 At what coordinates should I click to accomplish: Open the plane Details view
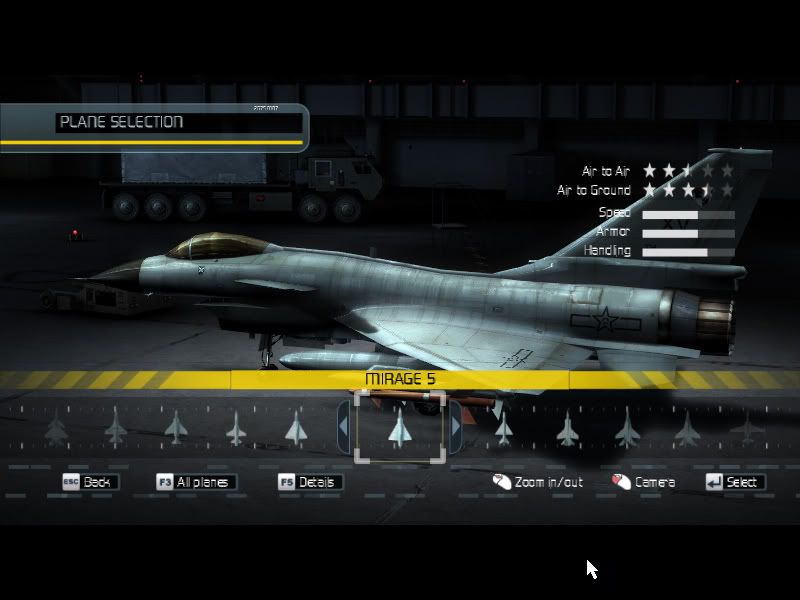(x=309, y=482)
